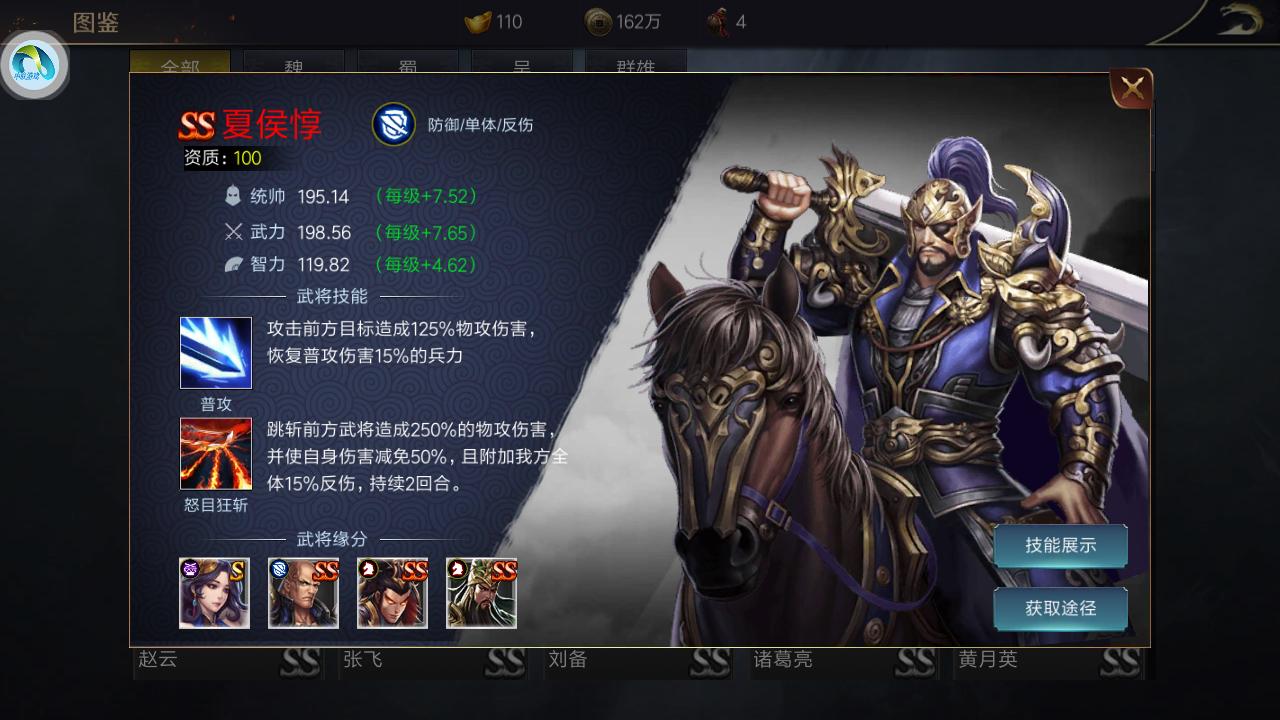Open the item icon with count 4
The image size is (1280, 720).
pyautogui.click(x=718, y=22)
